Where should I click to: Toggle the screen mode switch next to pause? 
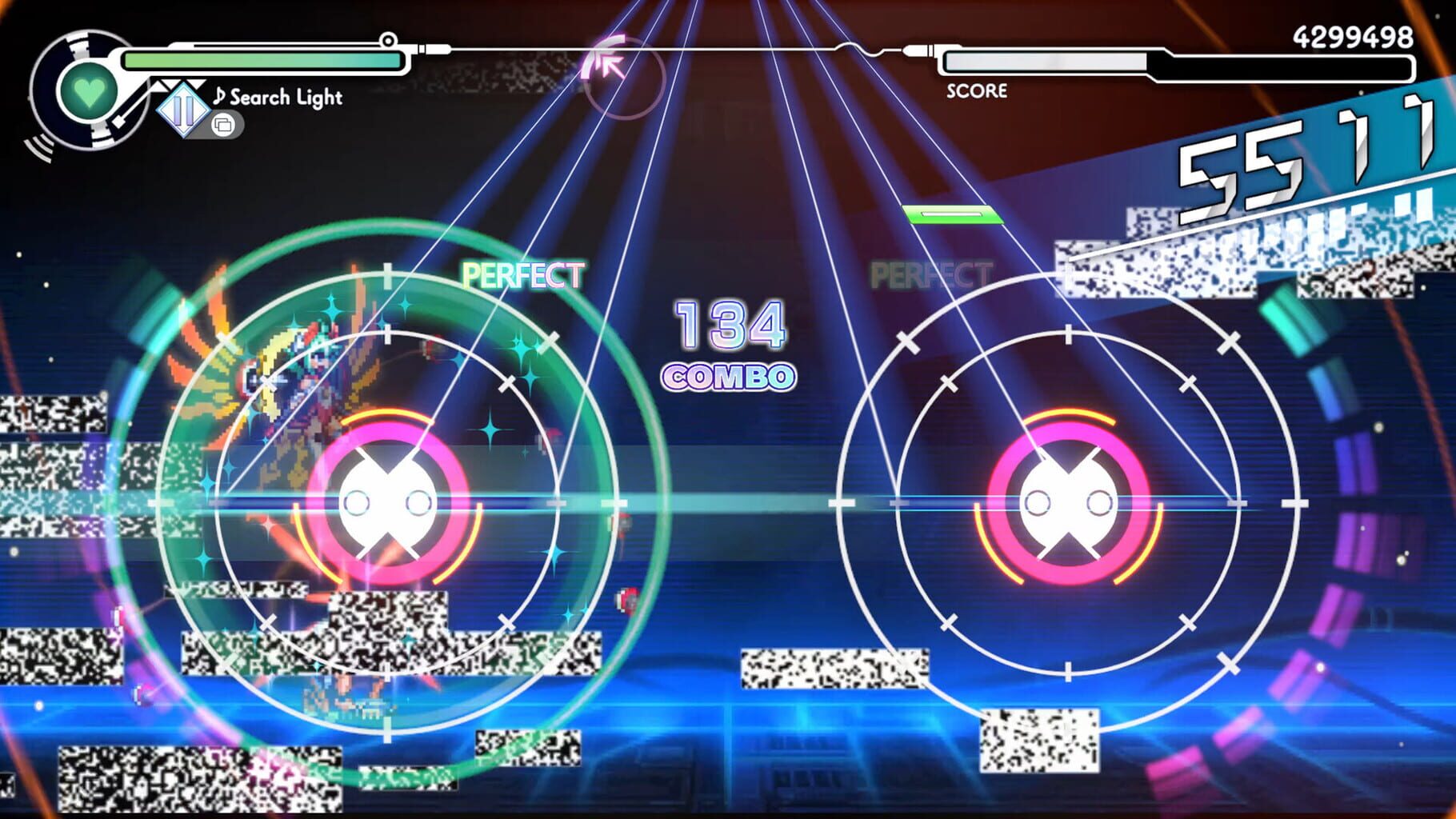coord(224,125)
